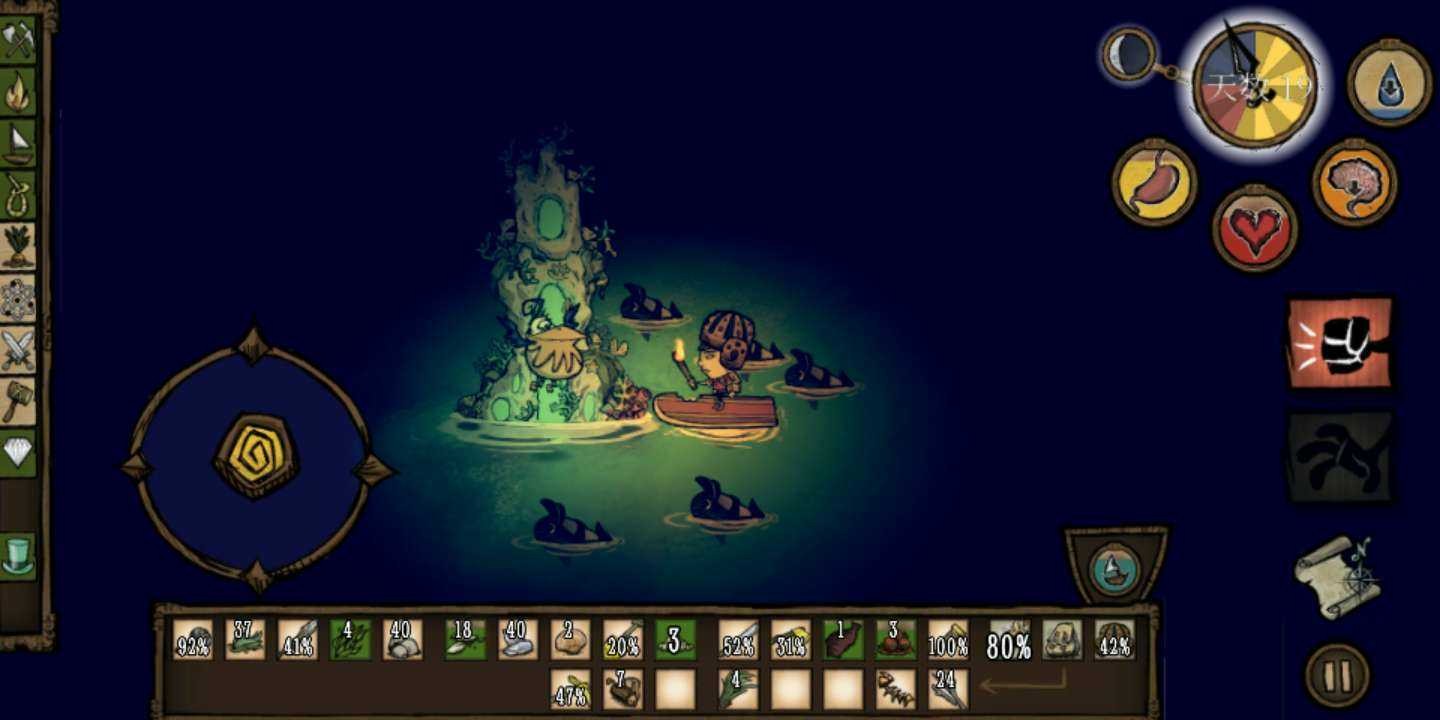Select the inventory slot showing 92%
This screenshot has width=1440, height=720.
(193, 640)
